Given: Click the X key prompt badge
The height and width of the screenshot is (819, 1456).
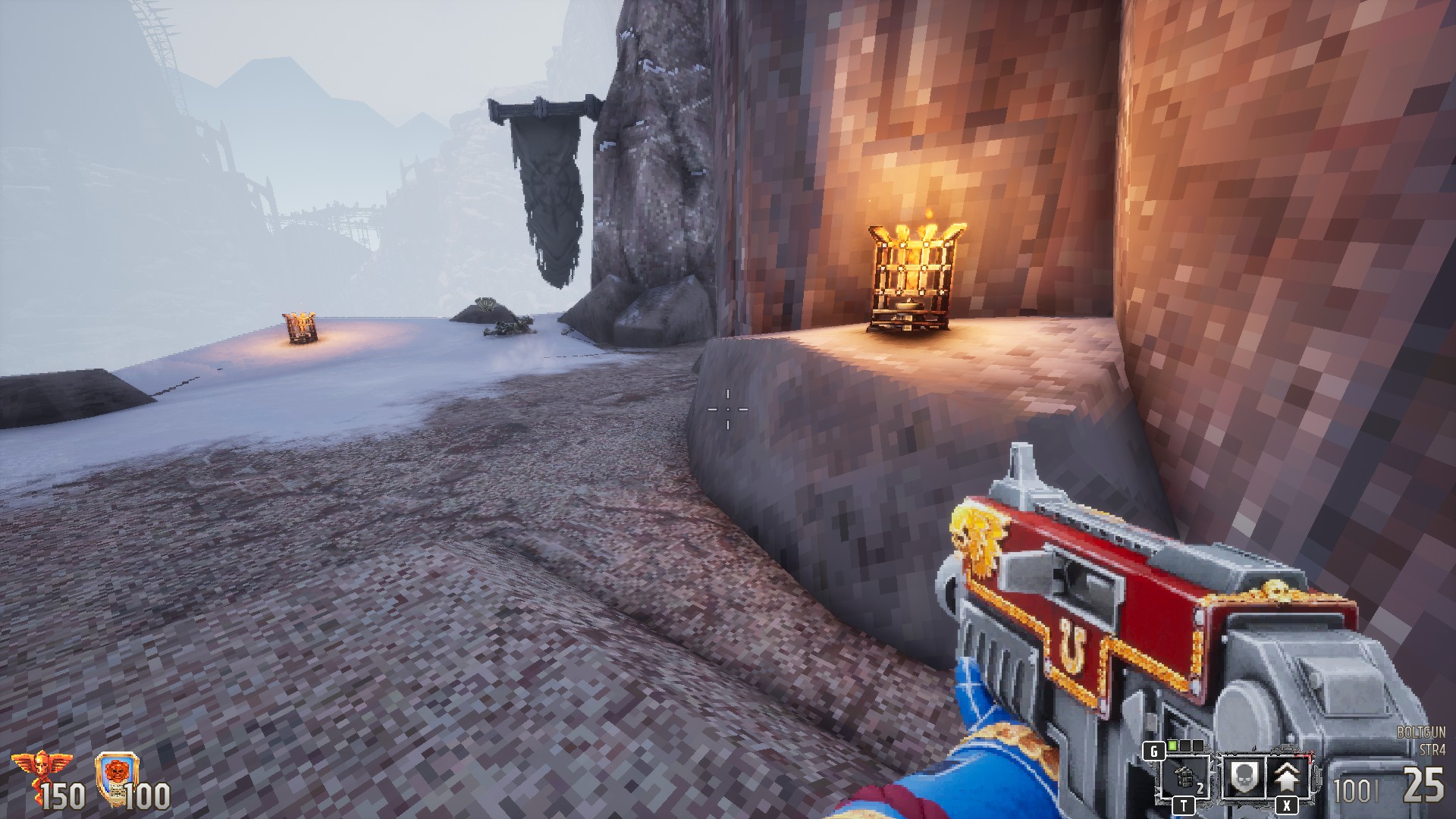Looking at the screenshot, I should pos(1287,805).
